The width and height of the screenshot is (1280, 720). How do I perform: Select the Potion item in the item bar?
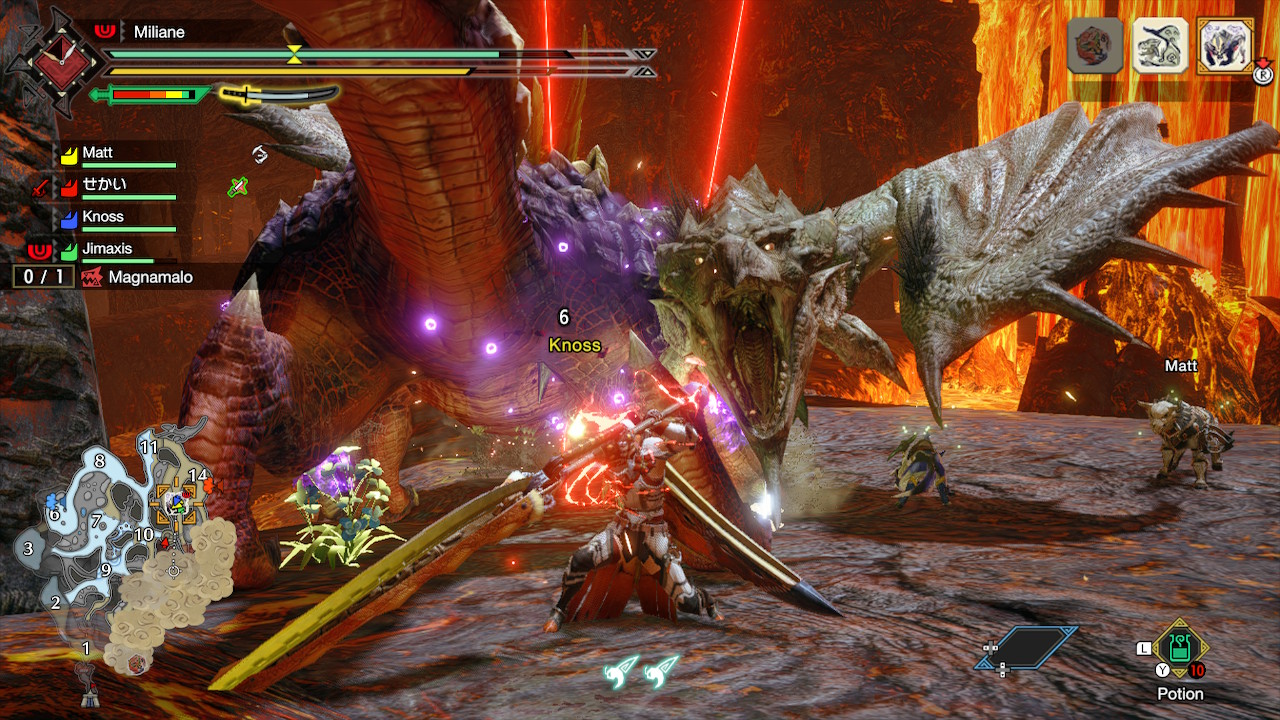point(1181,652)
